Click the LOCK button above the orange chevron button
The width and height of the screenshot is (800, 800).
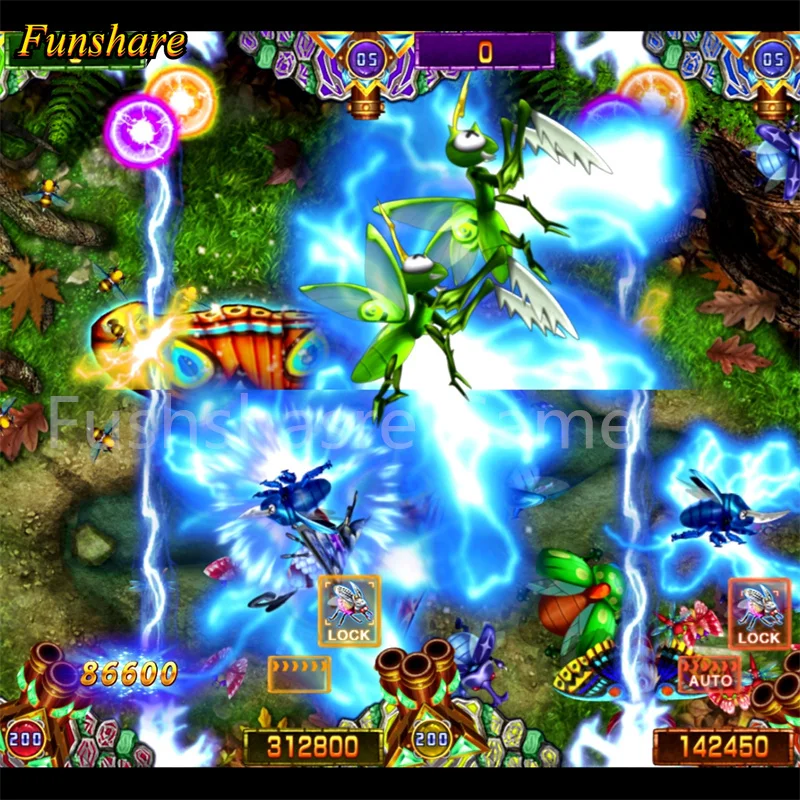(349, 611)
